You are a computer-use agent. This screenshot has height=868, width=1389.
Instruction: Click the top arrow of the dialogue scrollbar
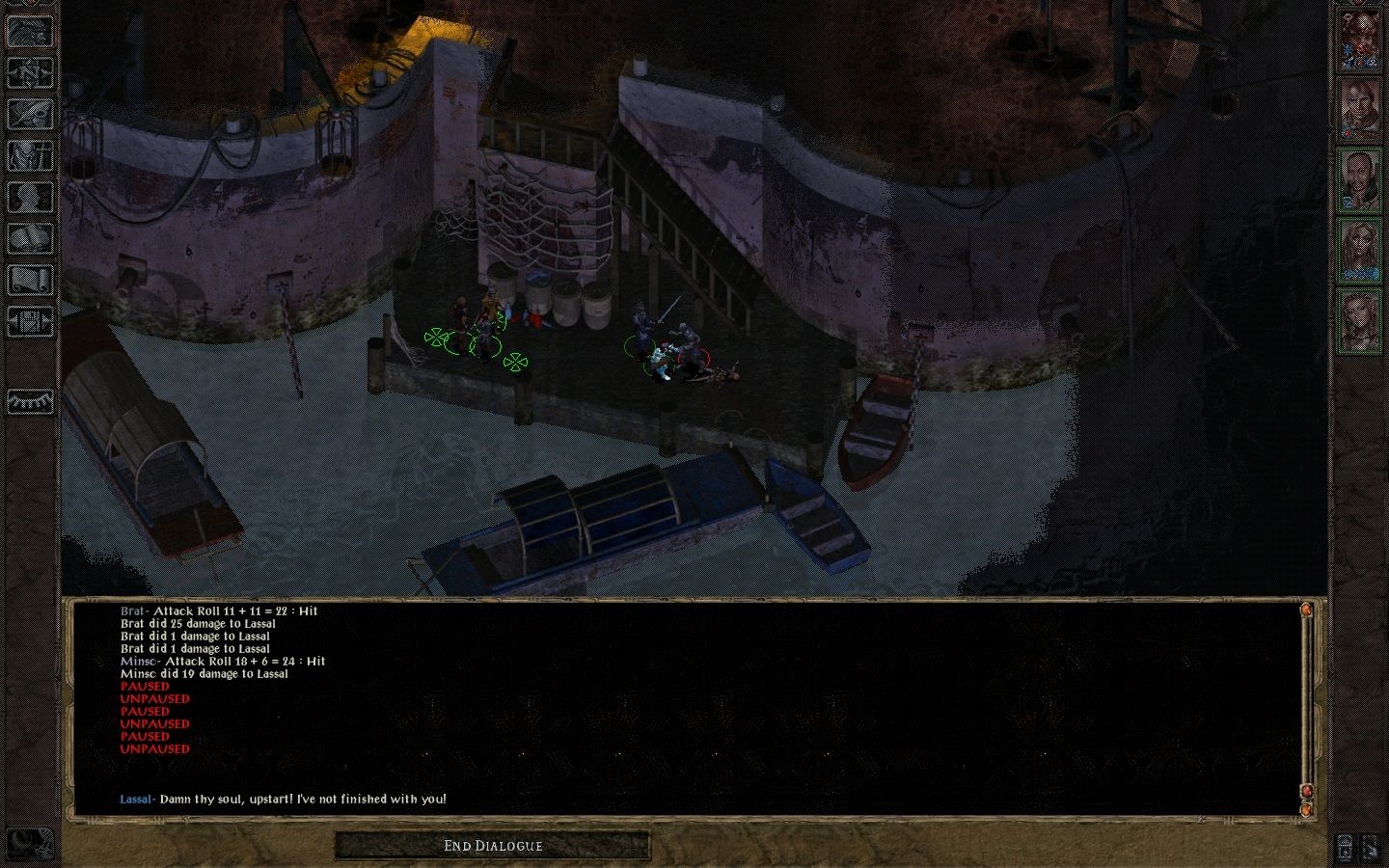click(1307, 610)
